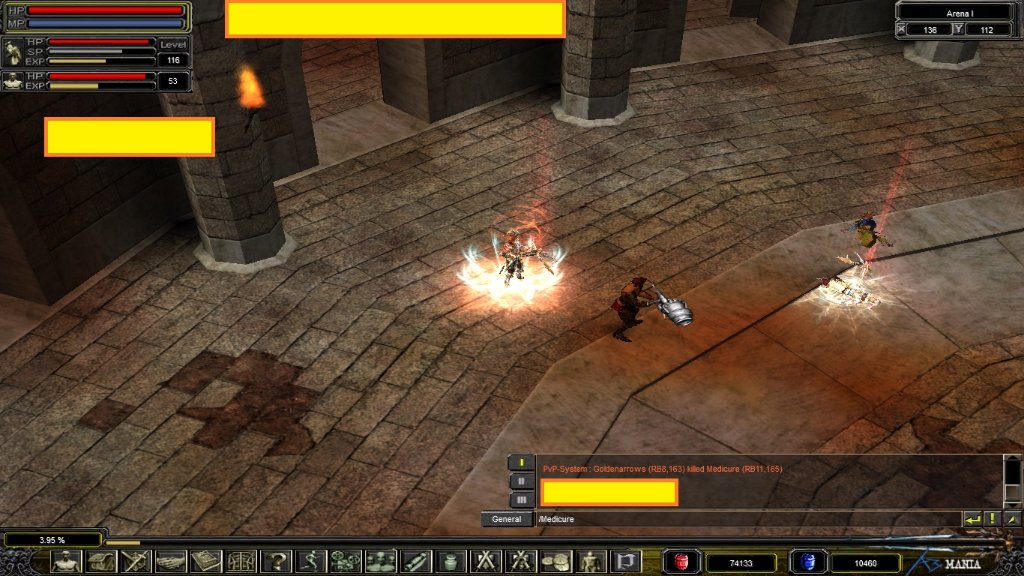
Task: Toggle the running figure icon
Action: [x=310, y=561]
